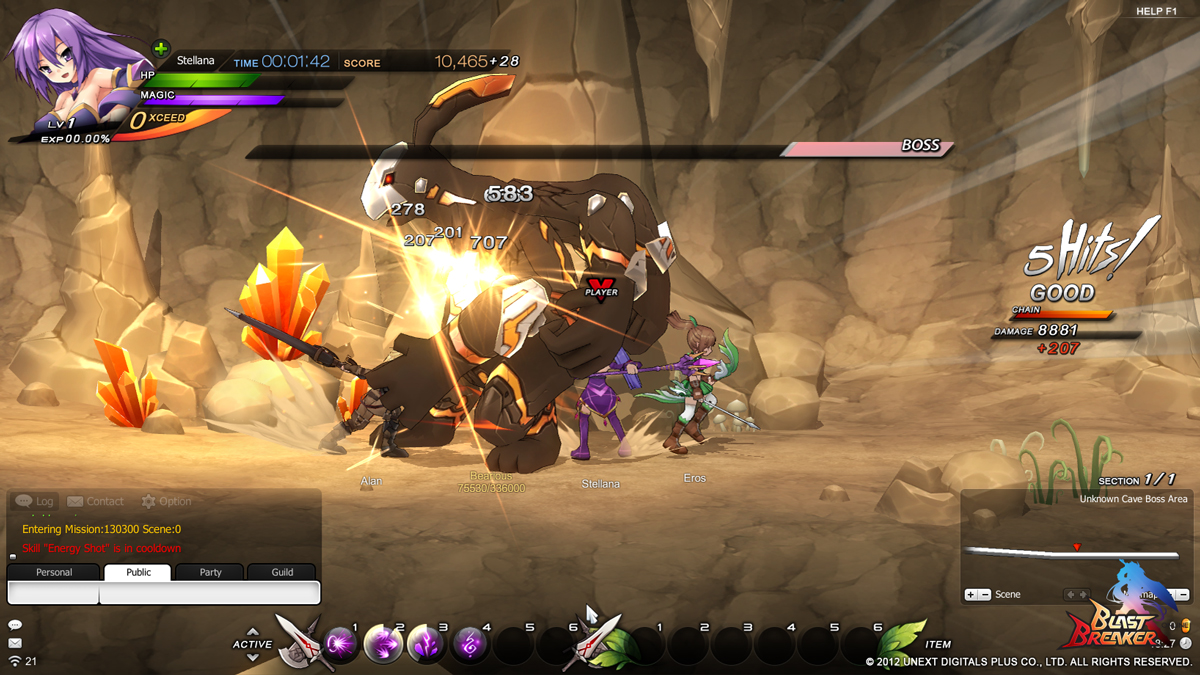Screen dimensions: 1200x675
Task: Click the chat message input field
Action: point(209,593)
